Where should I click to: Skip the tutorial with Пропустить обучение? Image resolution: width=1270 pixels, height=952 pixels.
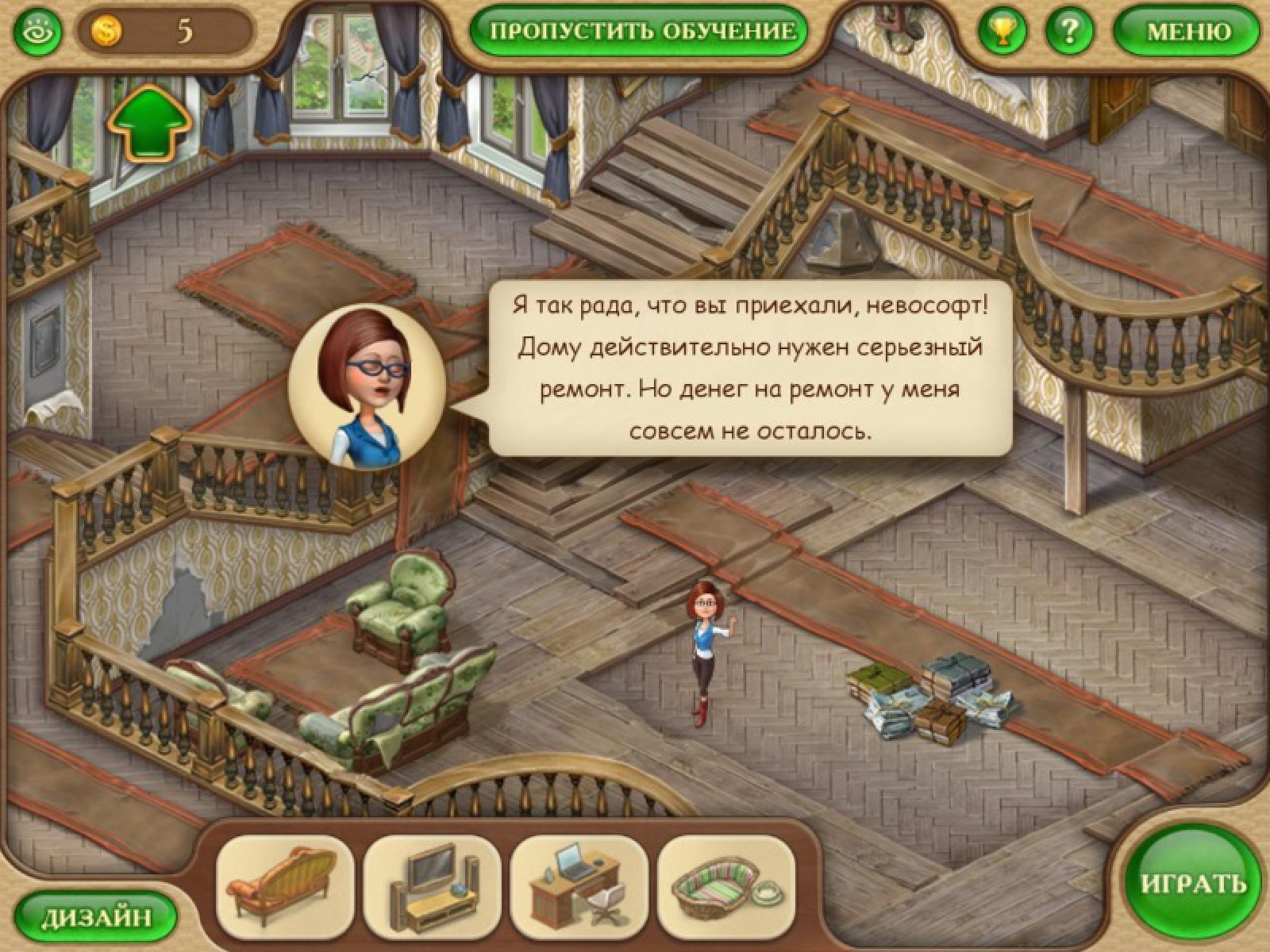click(643, 31)
